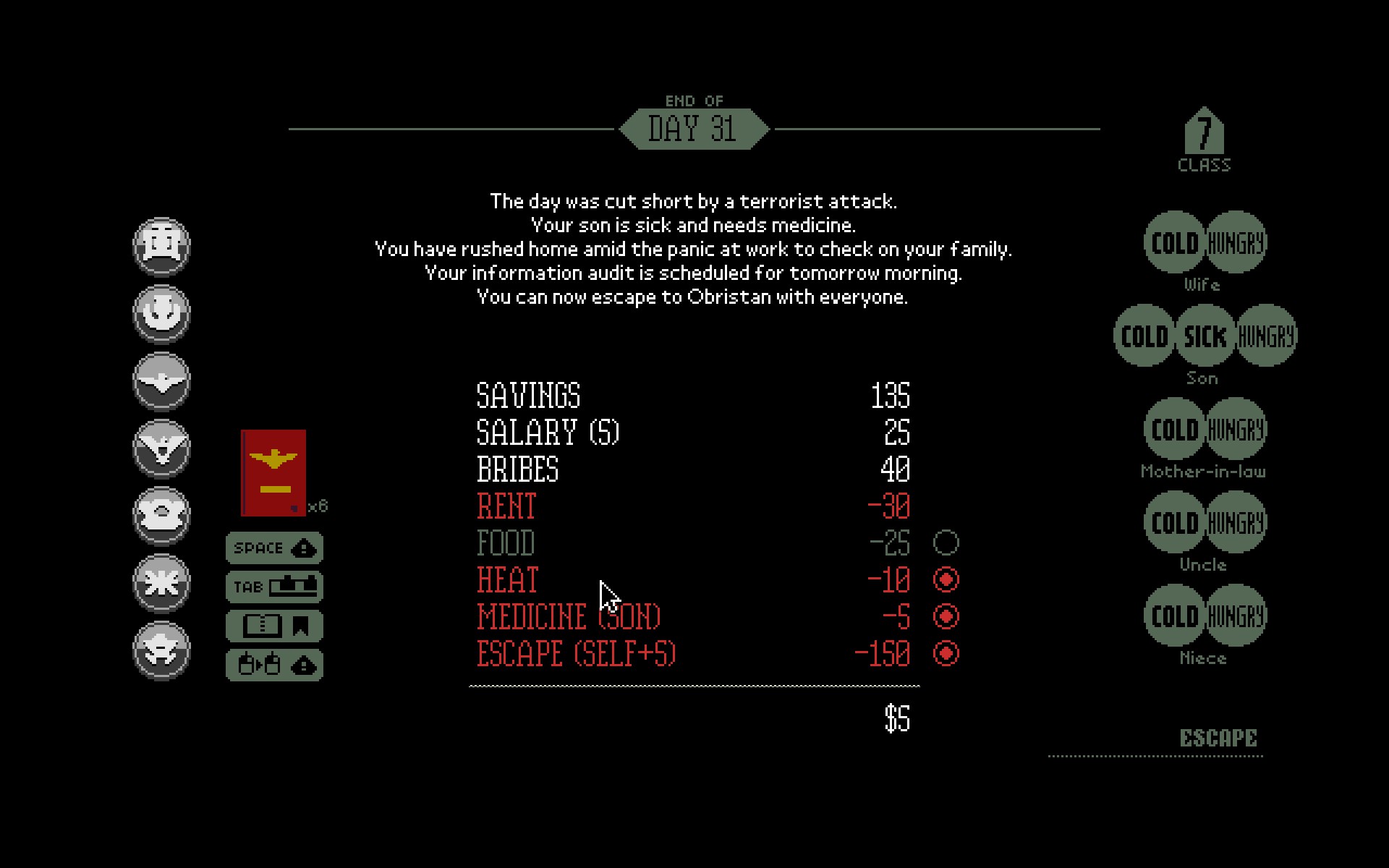Click the SICK status bubble on Son

[x=1203, y=336]
